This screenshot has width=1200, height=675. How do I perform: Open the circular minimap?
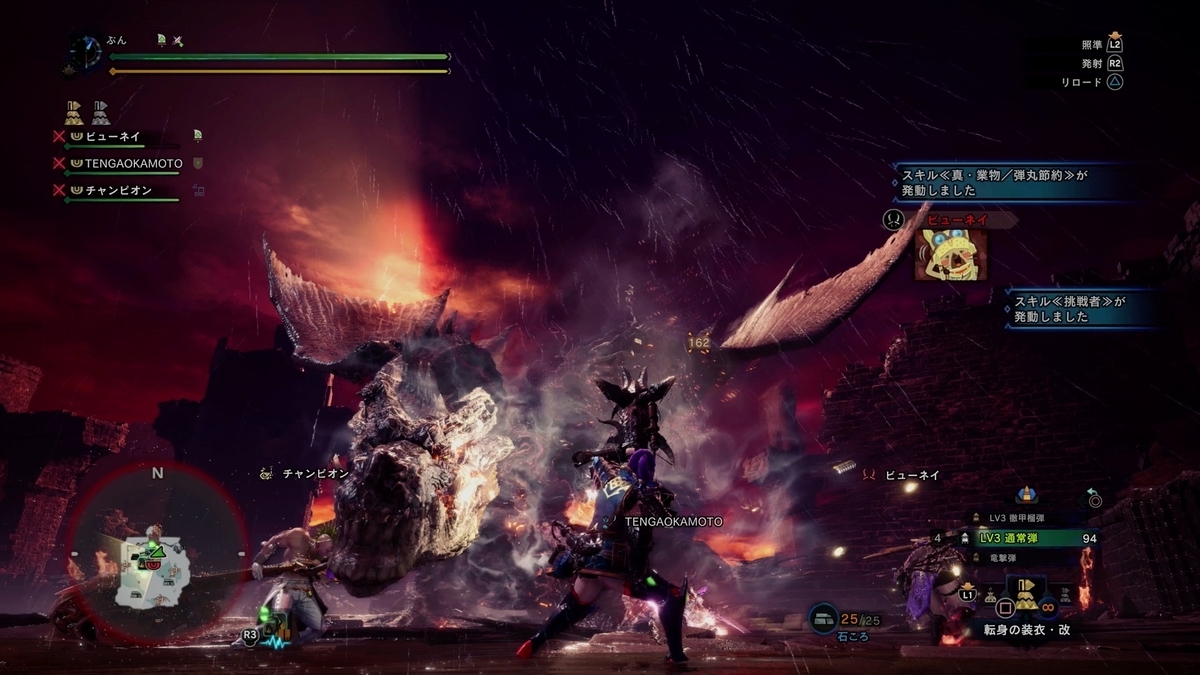(x=157, y=553)
